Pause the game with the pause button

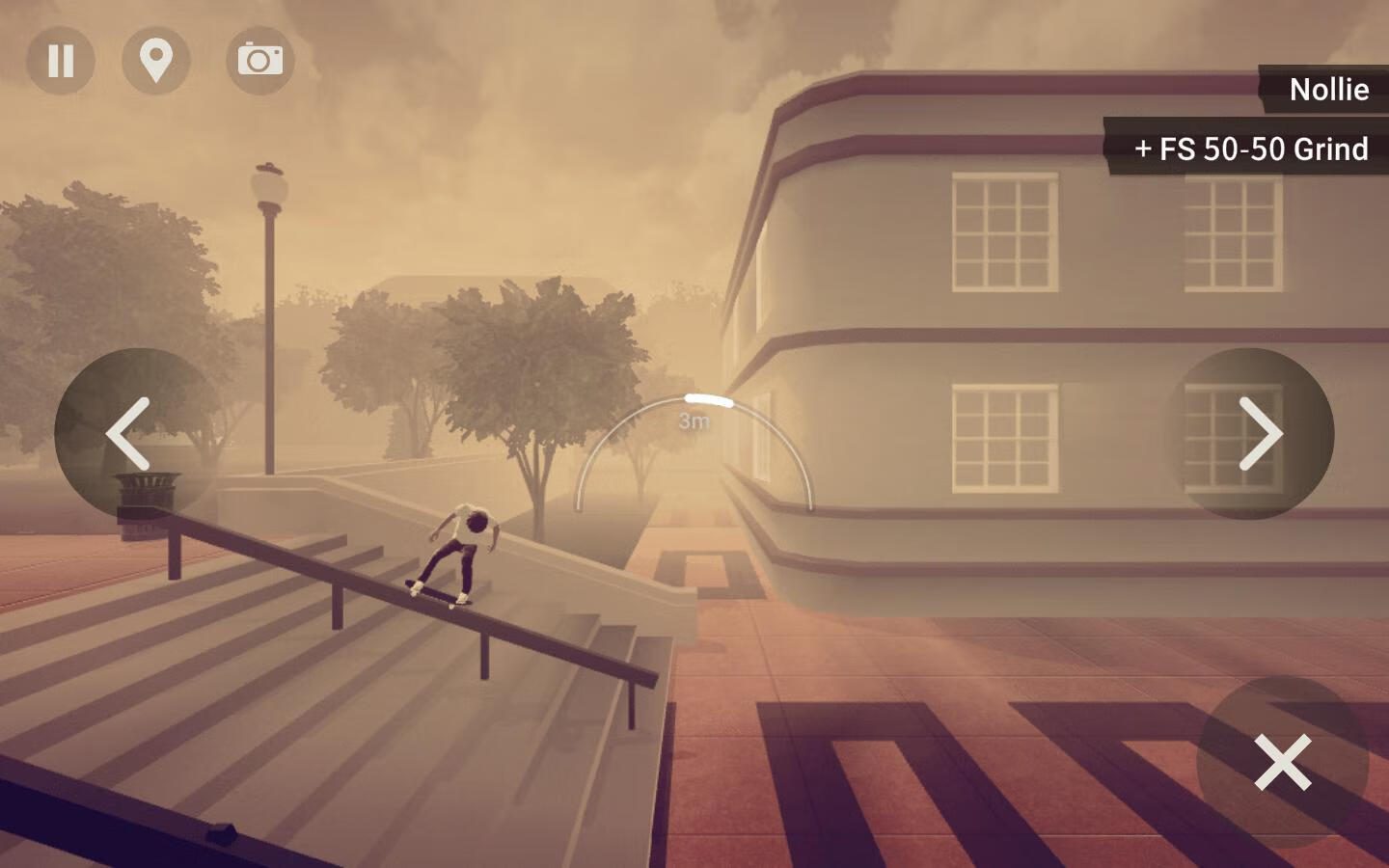61,60
